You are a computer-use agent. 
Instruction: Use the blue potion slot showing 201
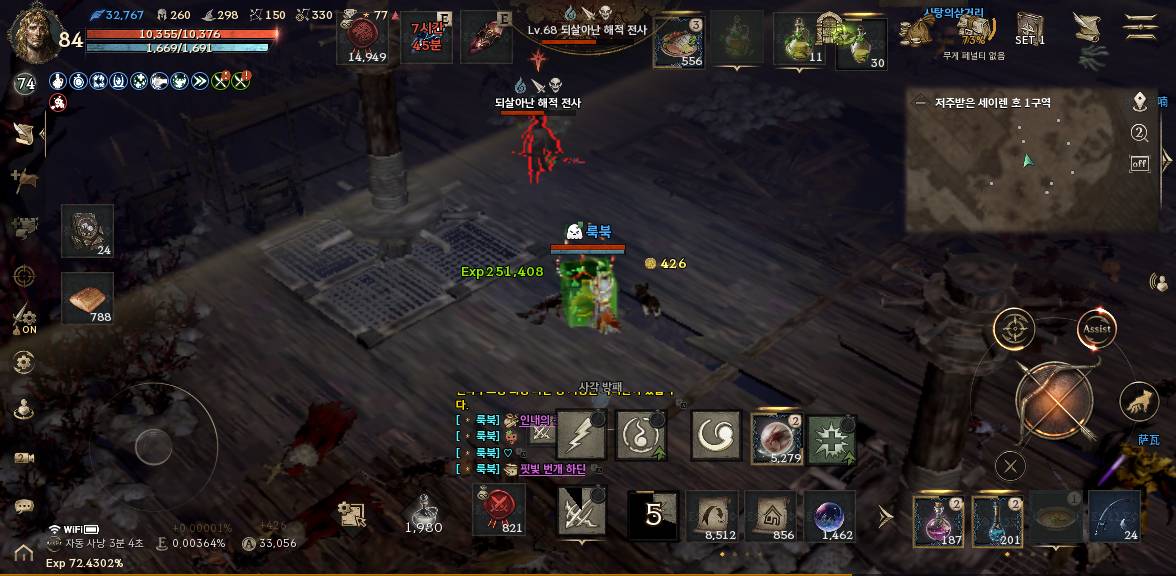pyautogui.click(x=997, y=521)
